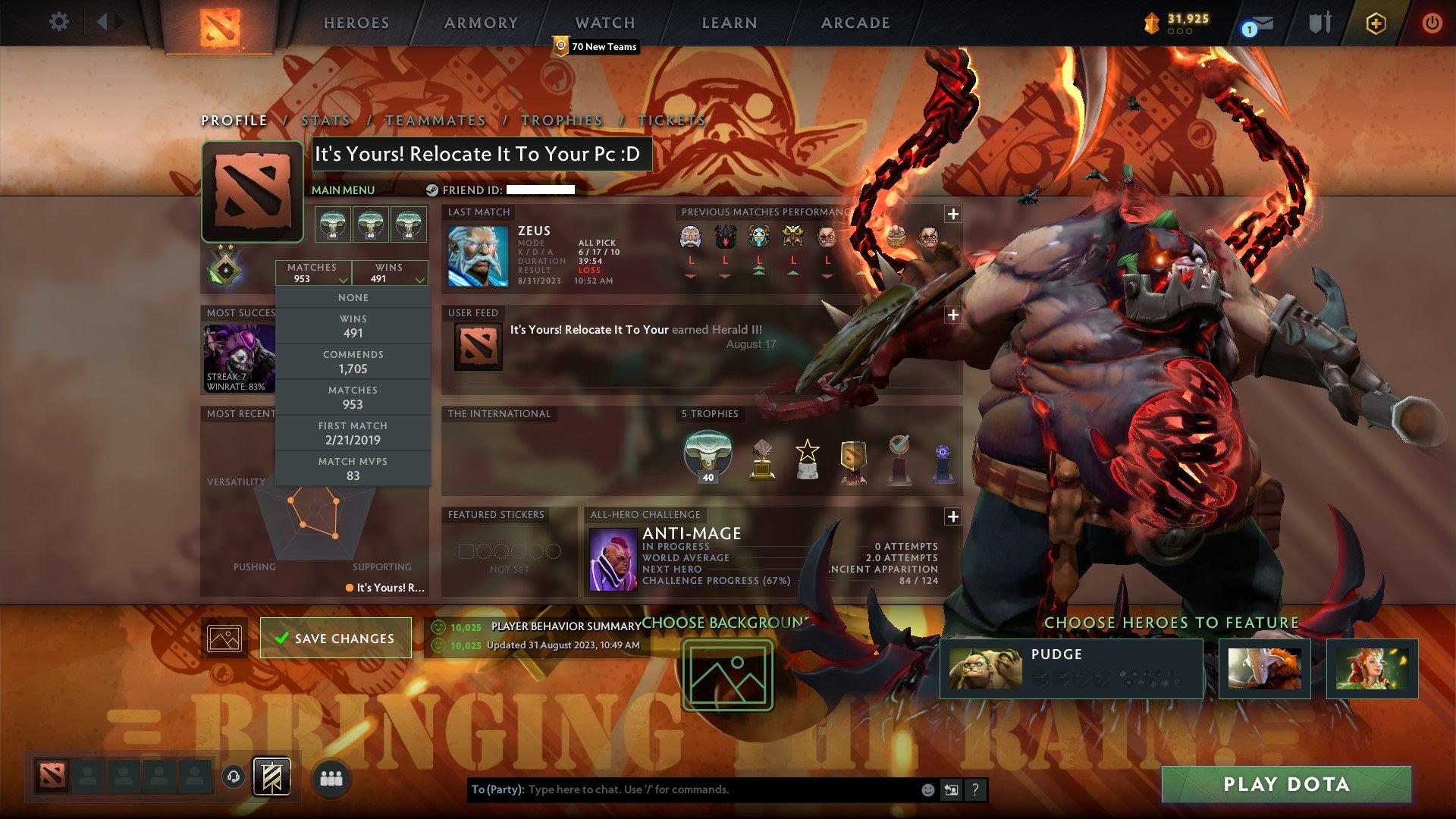
Task: Enable voice chat with the headphone icon
Action: pyautogui.click(x=233, y=777)
